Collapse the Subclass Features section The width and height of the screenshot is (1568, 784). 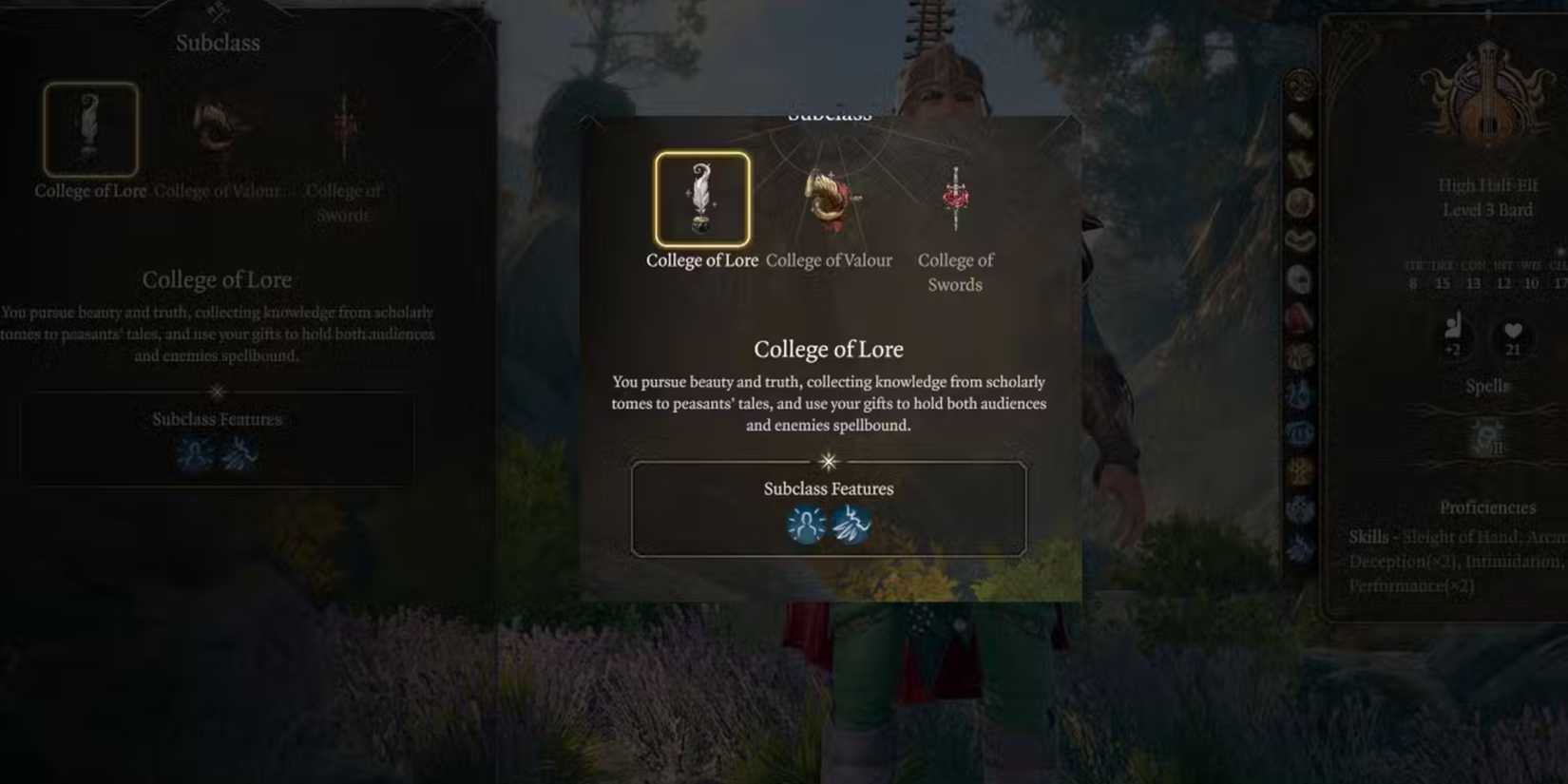pyautogui.click(x=829, y=488)
